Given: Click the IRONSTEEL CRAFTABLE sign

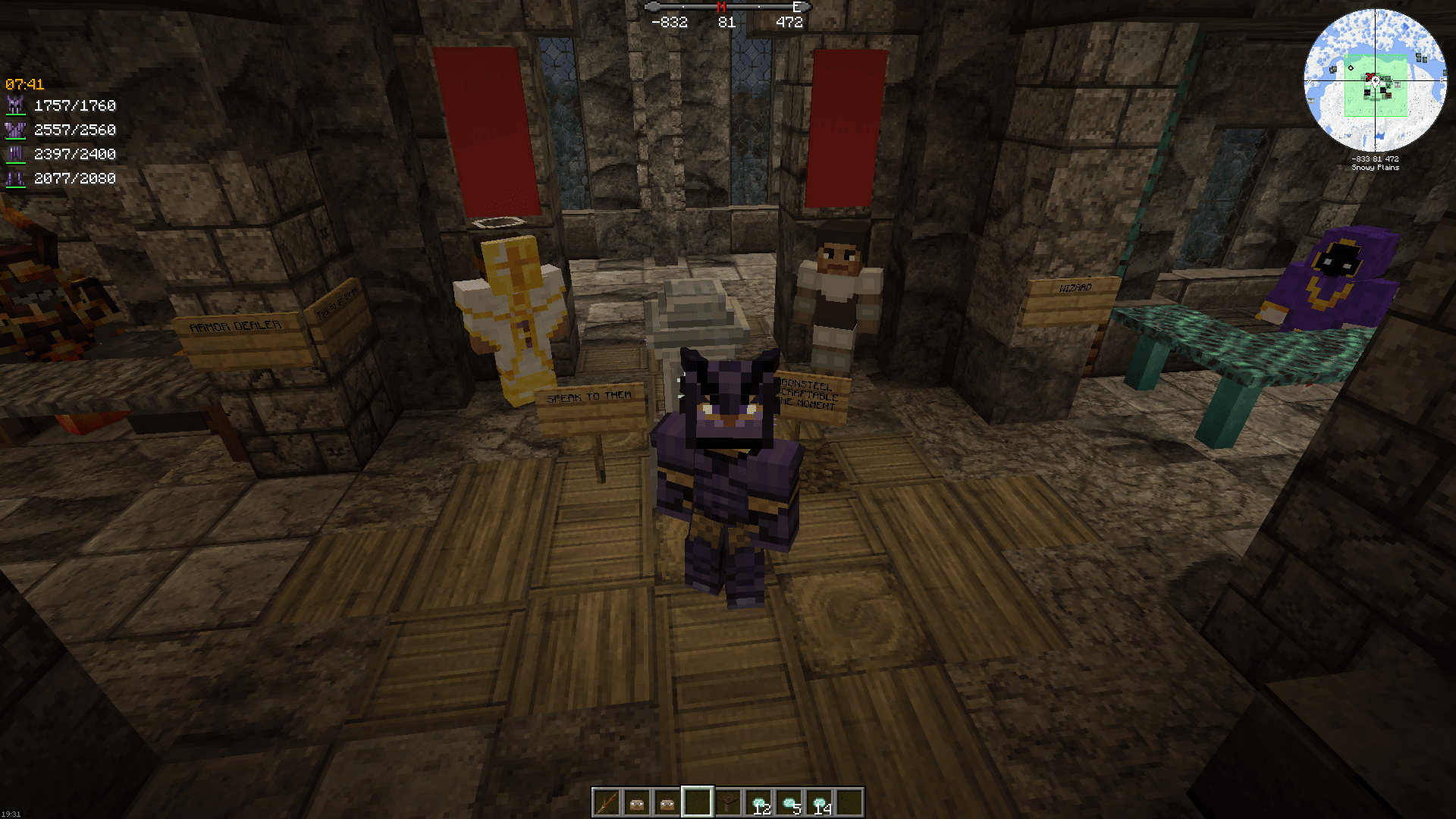Looking at the screenshot, I should click(808, 393).
